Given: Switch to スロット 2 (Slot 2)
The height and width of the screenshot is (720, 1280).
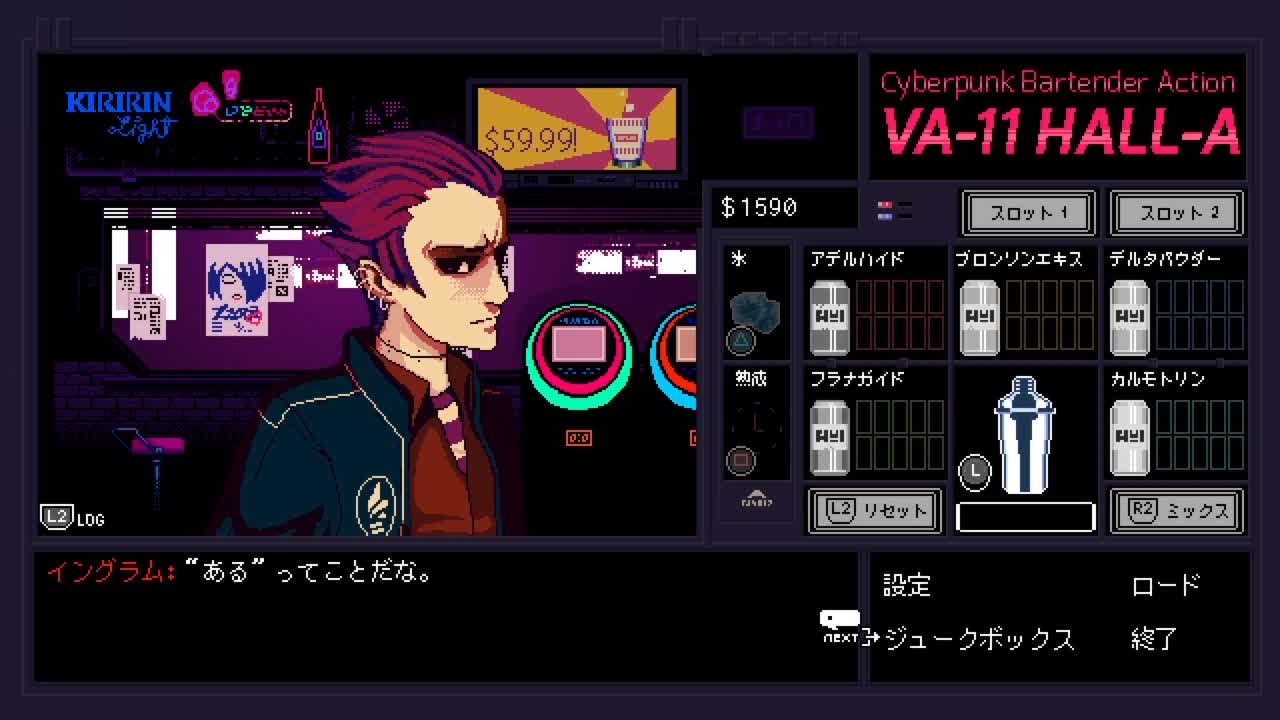Looking at the screenshot, I should 1177,213.
